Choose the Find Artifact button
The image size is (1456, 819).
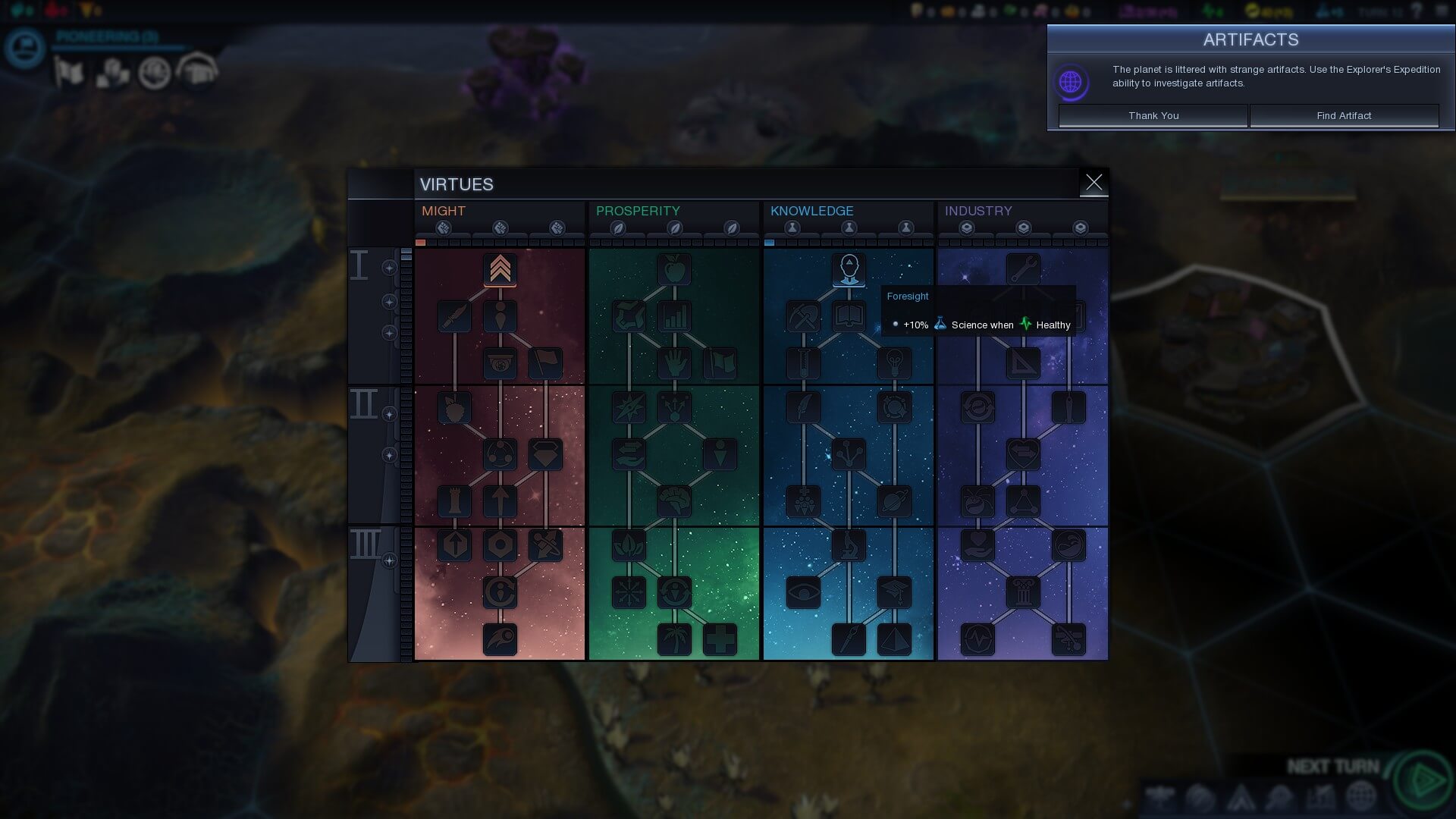coord(1344,116)
